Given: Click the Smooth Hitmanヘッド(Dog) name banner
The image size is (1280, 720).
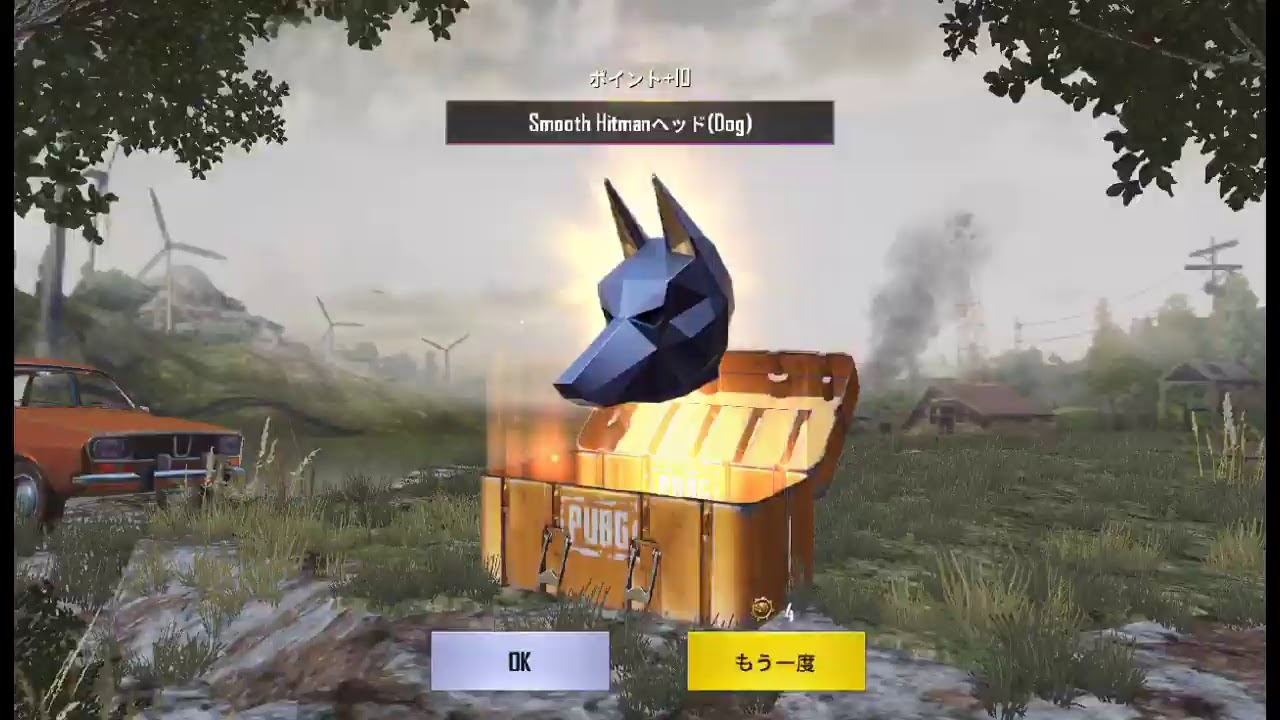Looking at the screenshot, I should point(639,123).
